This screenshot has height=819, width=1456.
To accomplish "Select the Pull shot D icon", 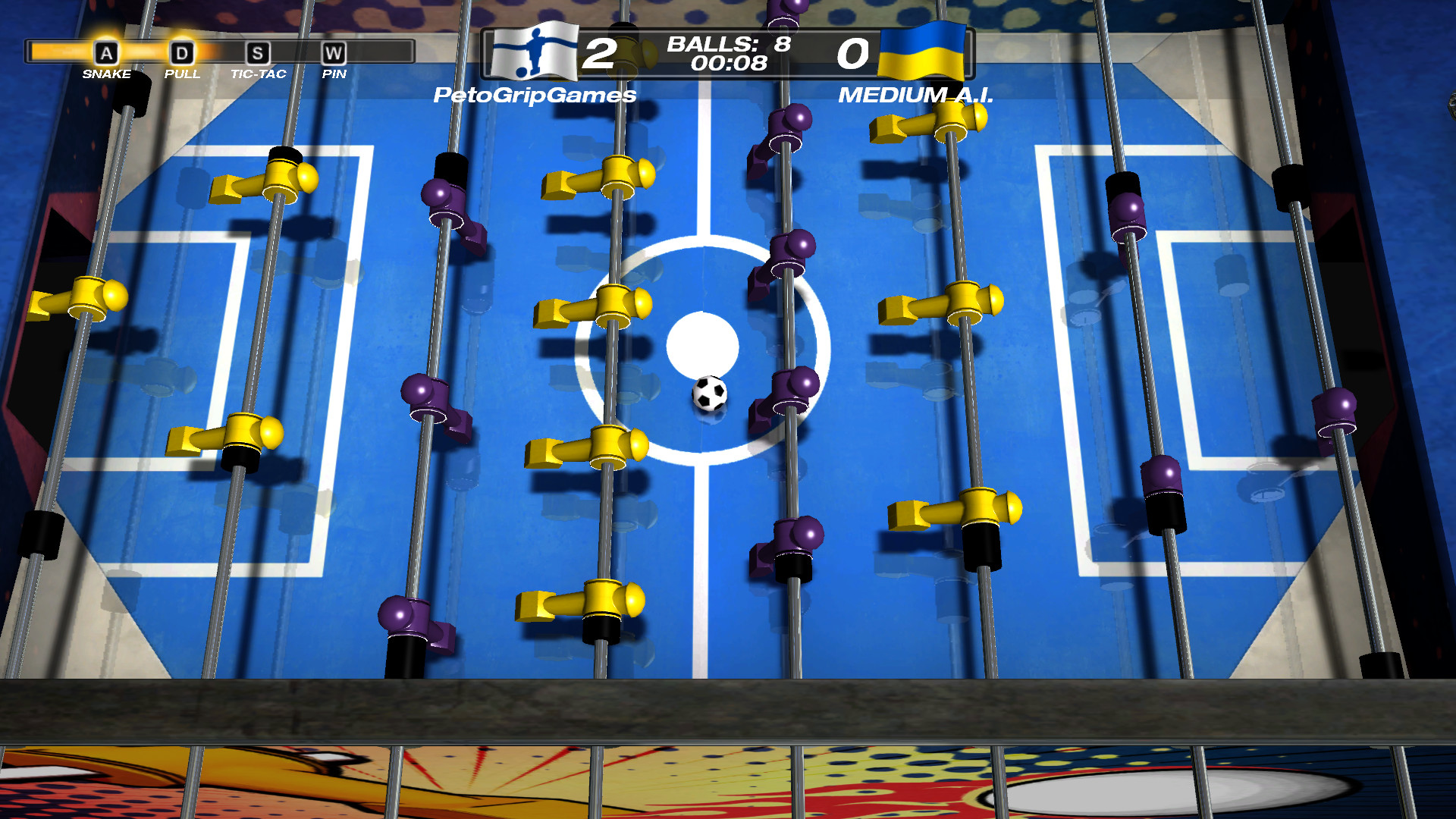I will [181, 53].
